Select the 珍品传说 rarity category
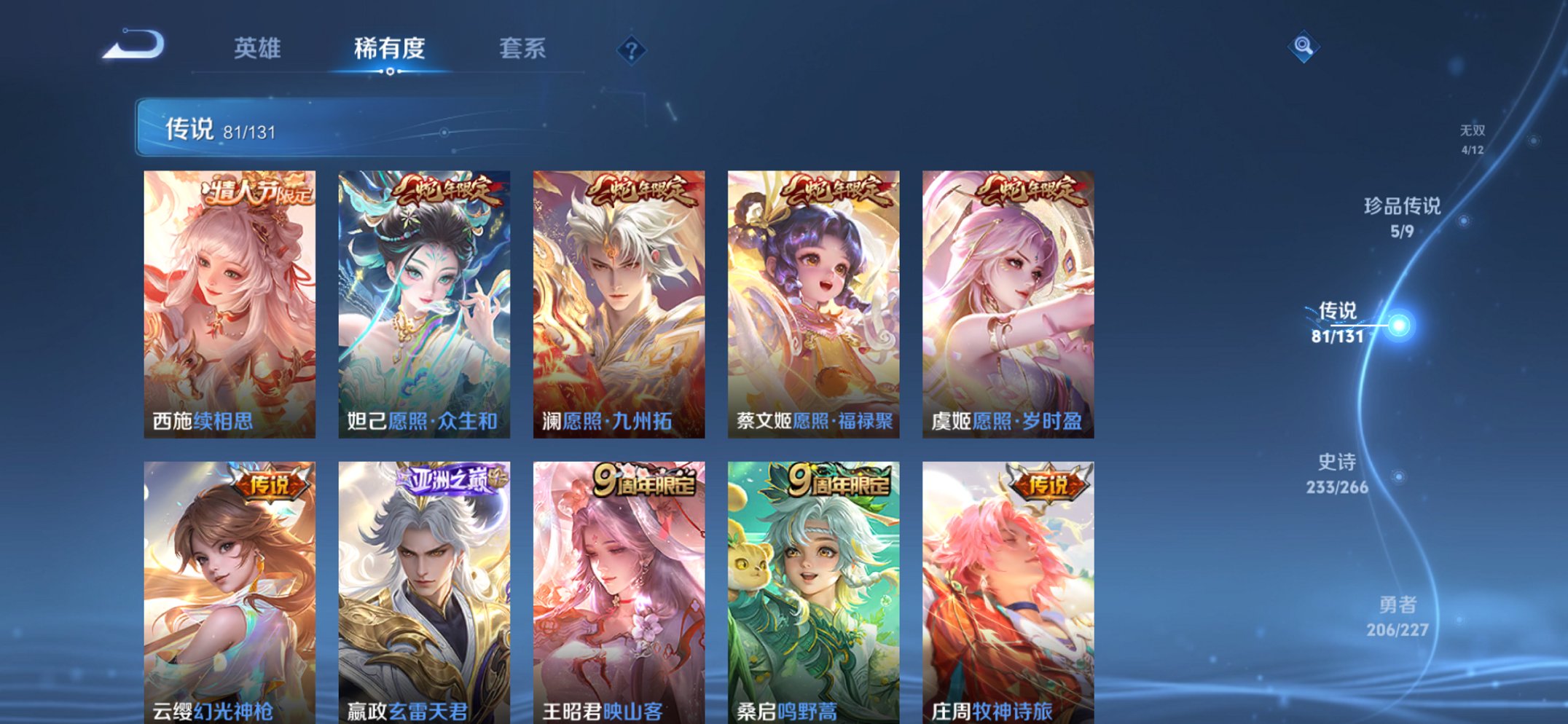This screenshot has height=724, width=1568. coord(1403,219)
